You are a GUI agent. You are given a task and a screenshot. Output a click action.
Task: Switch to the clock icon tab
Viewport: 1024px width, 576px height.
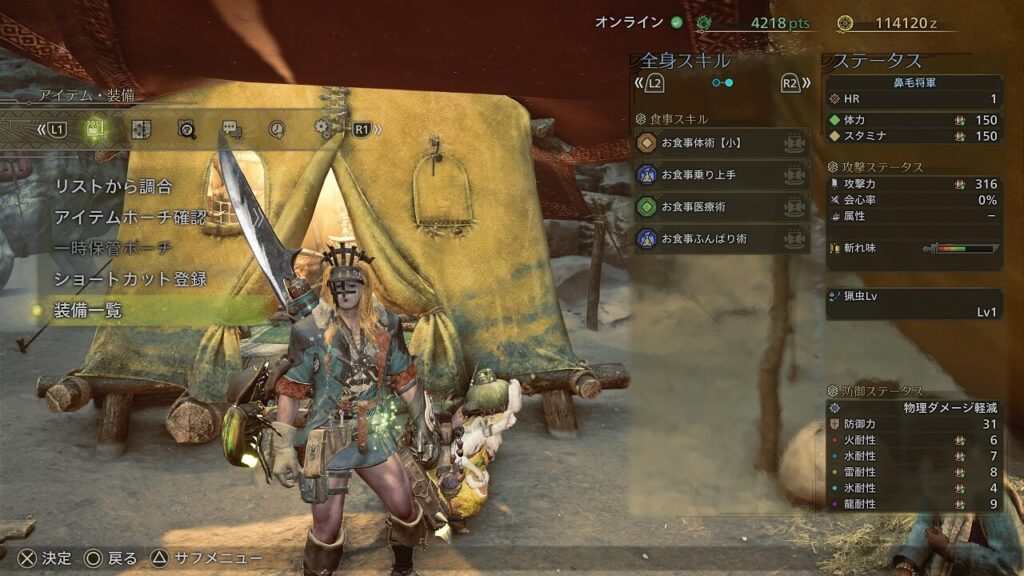coord(277,129)
